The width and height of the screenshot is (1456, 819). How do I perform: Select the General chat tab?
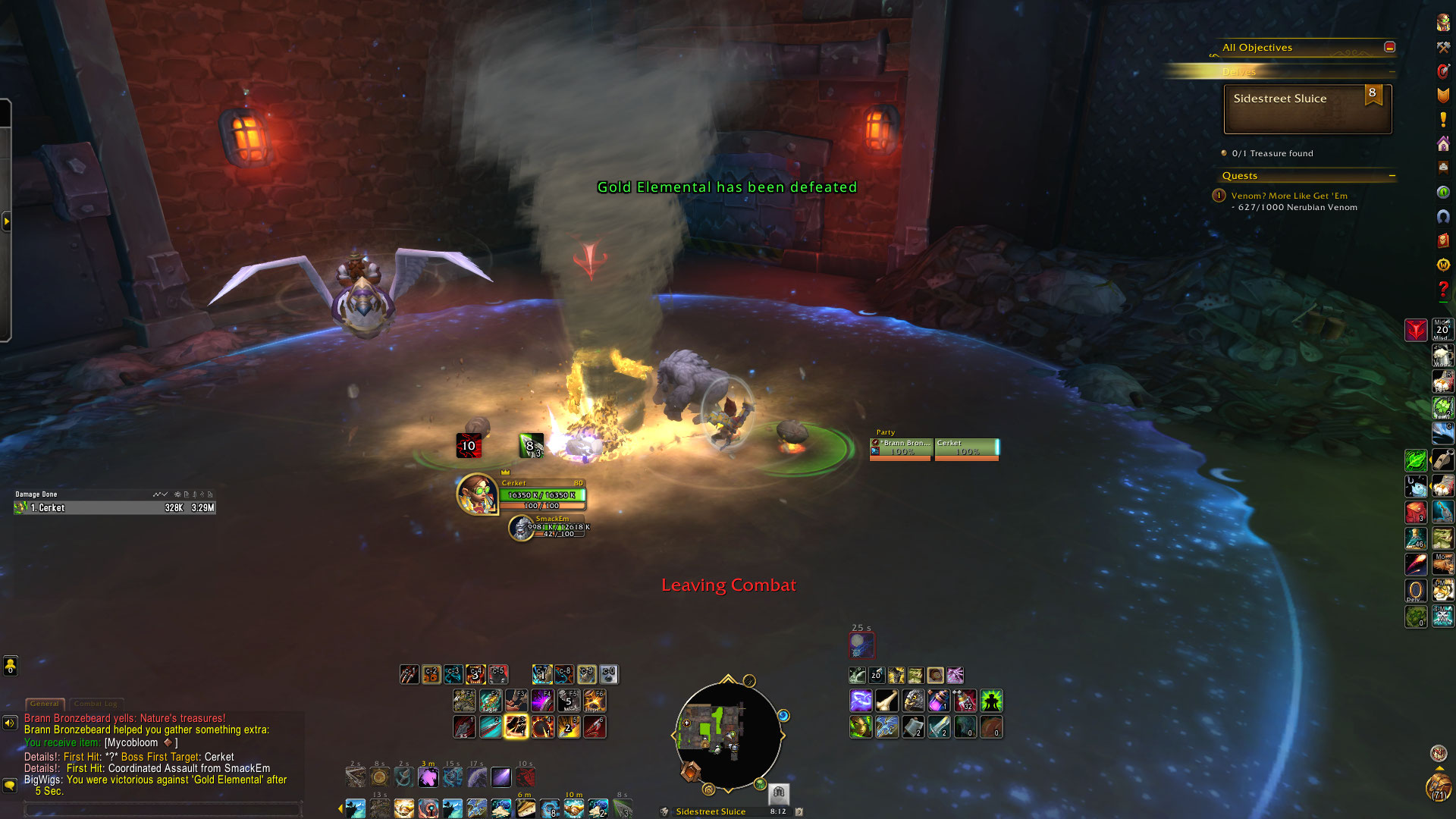point(45,704)
